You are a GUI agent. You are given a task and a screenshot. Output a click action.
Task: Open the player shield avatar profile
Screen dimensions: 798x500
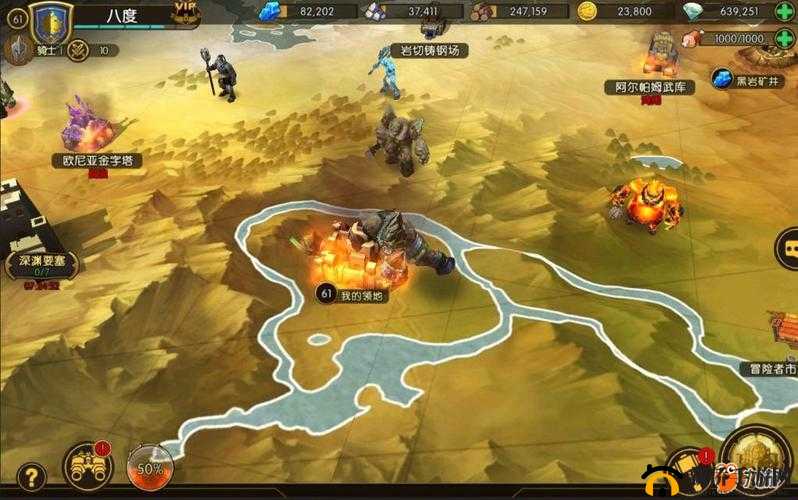pos(50,21)
